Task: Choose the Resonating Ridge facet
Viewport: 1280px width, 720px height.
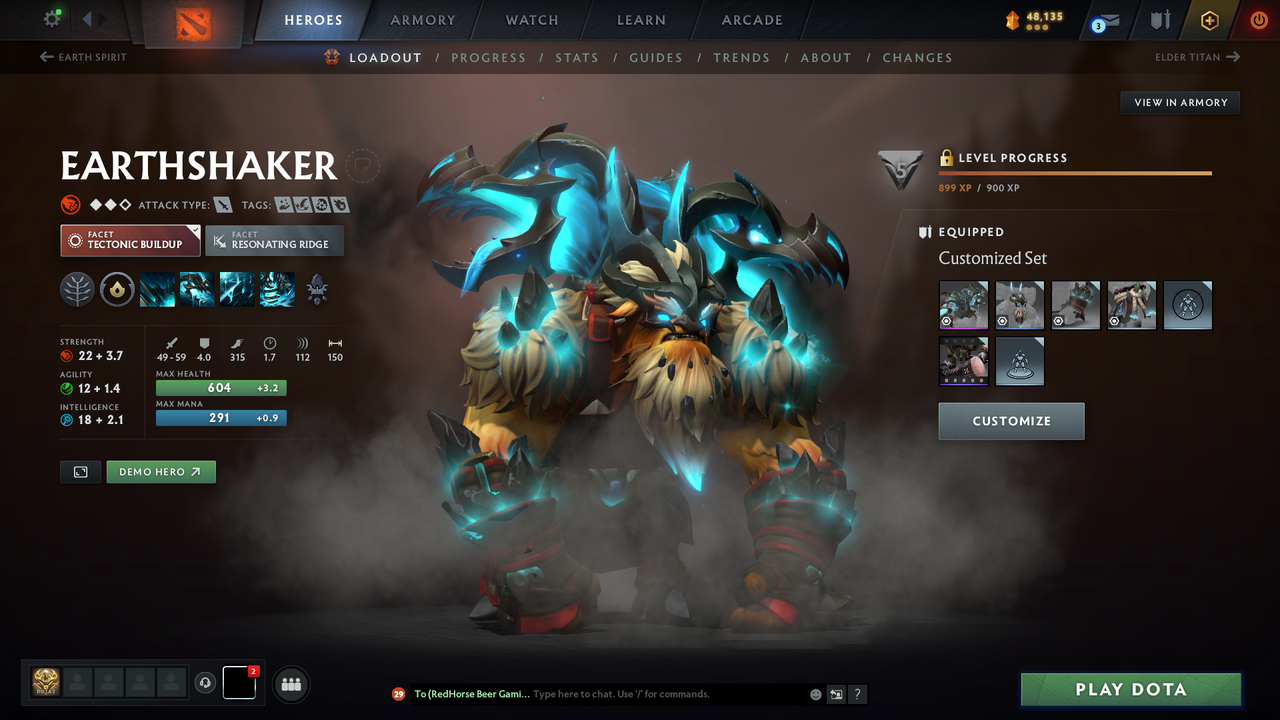Action: (274, 240)
